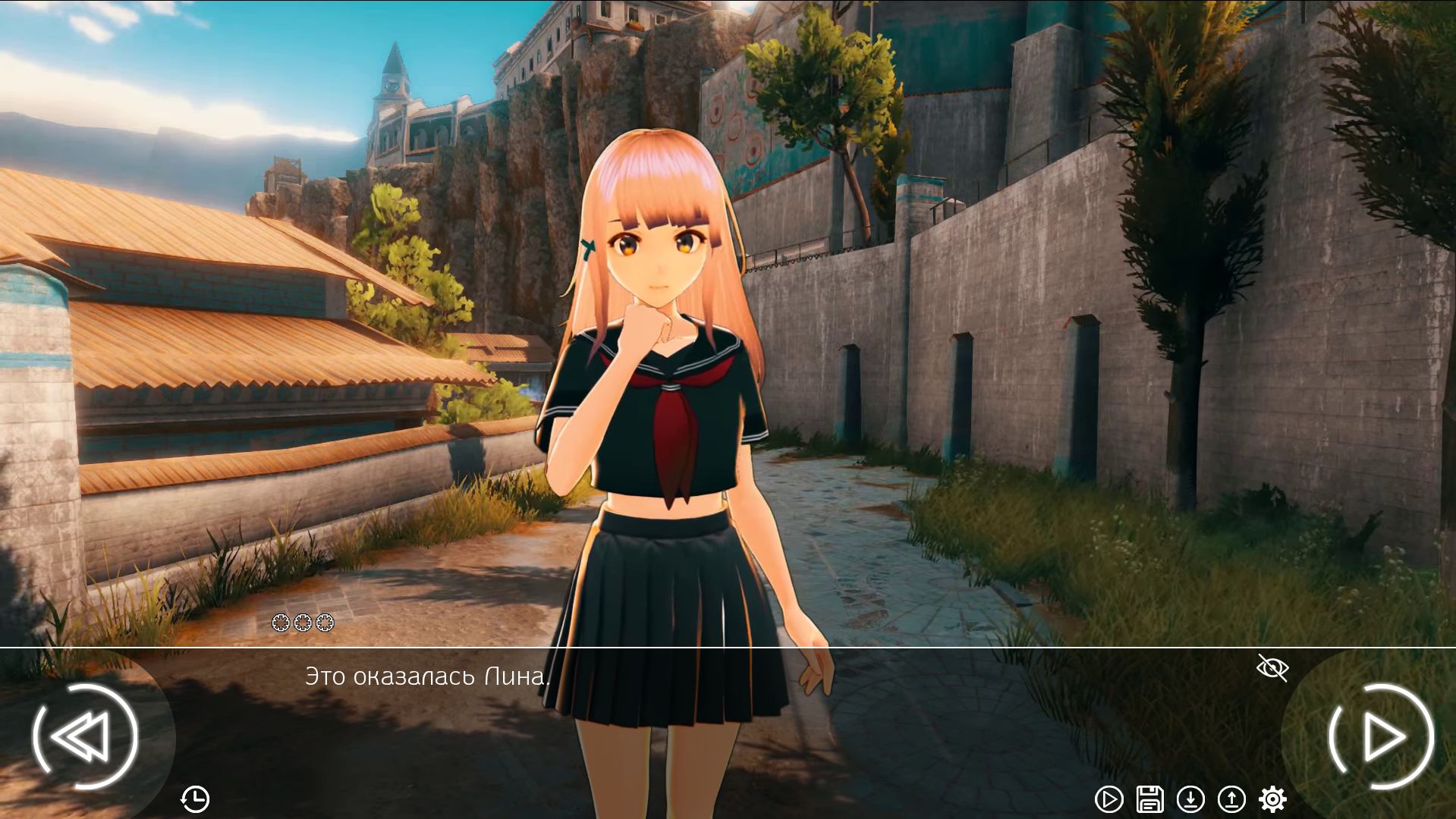Open the load screen via the download-arrow icon
Screen dimensions: 1456x819
[1191, 797]
